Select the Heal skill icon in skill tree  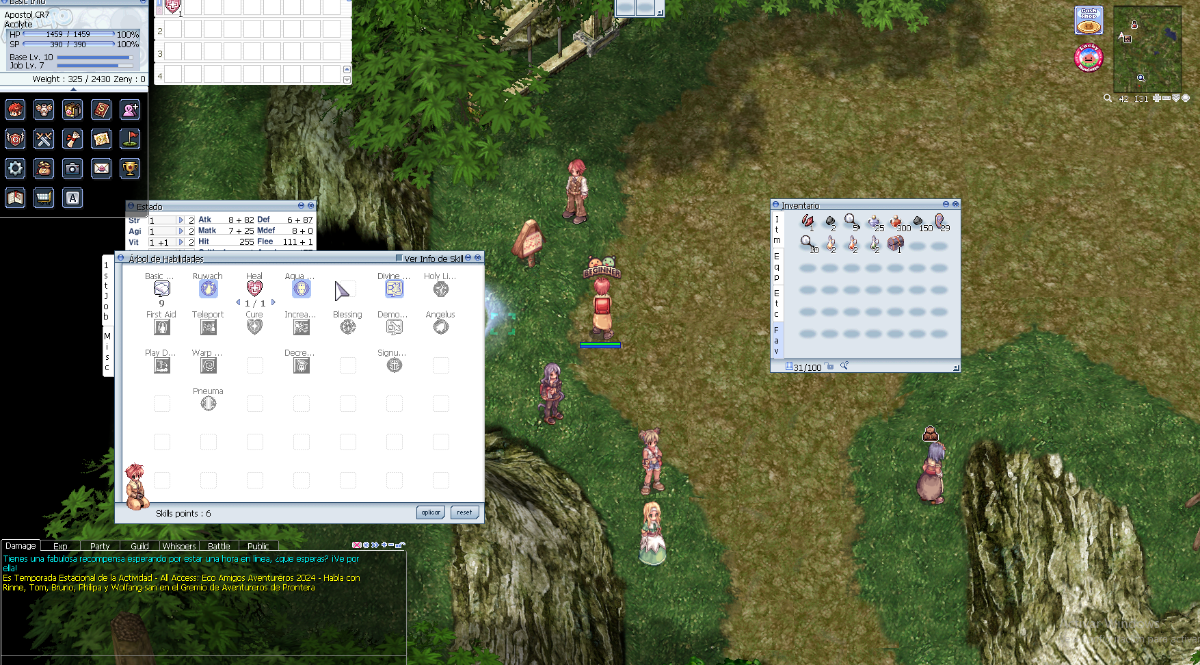point(254,289)
